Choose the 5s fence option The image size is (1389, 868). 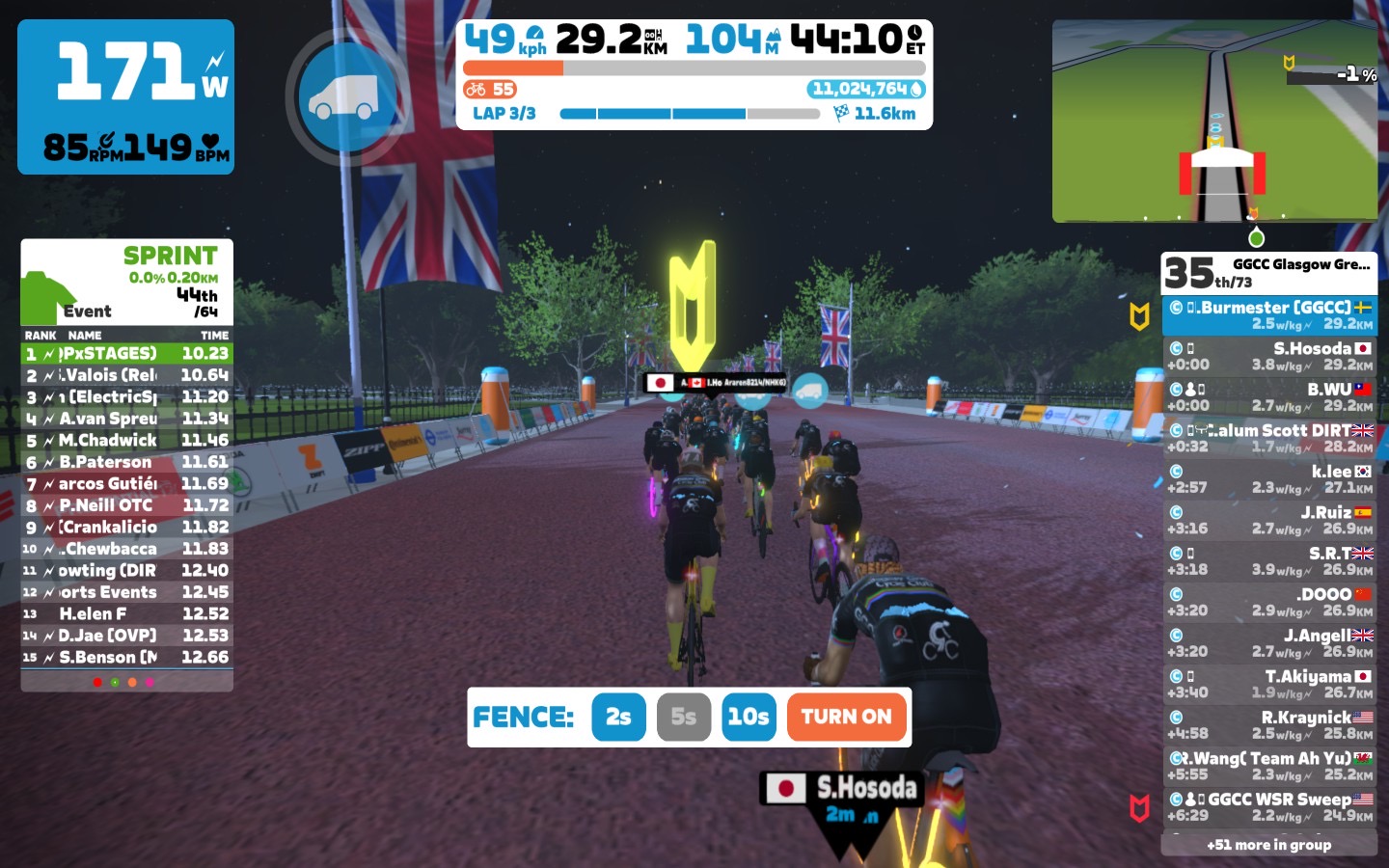point(683,718)
